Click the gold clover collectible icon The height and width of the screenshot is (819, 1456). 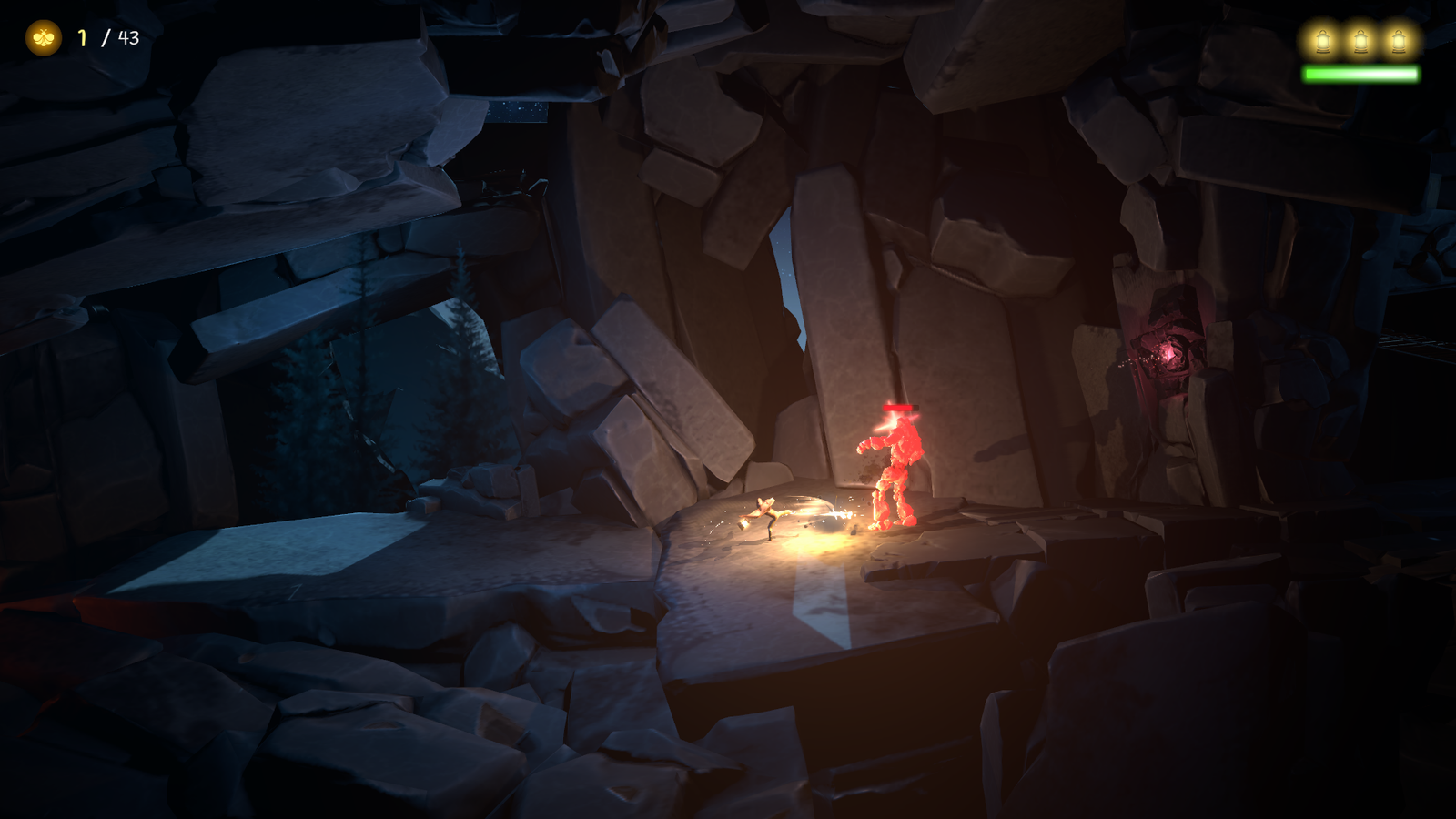point(43,38)
